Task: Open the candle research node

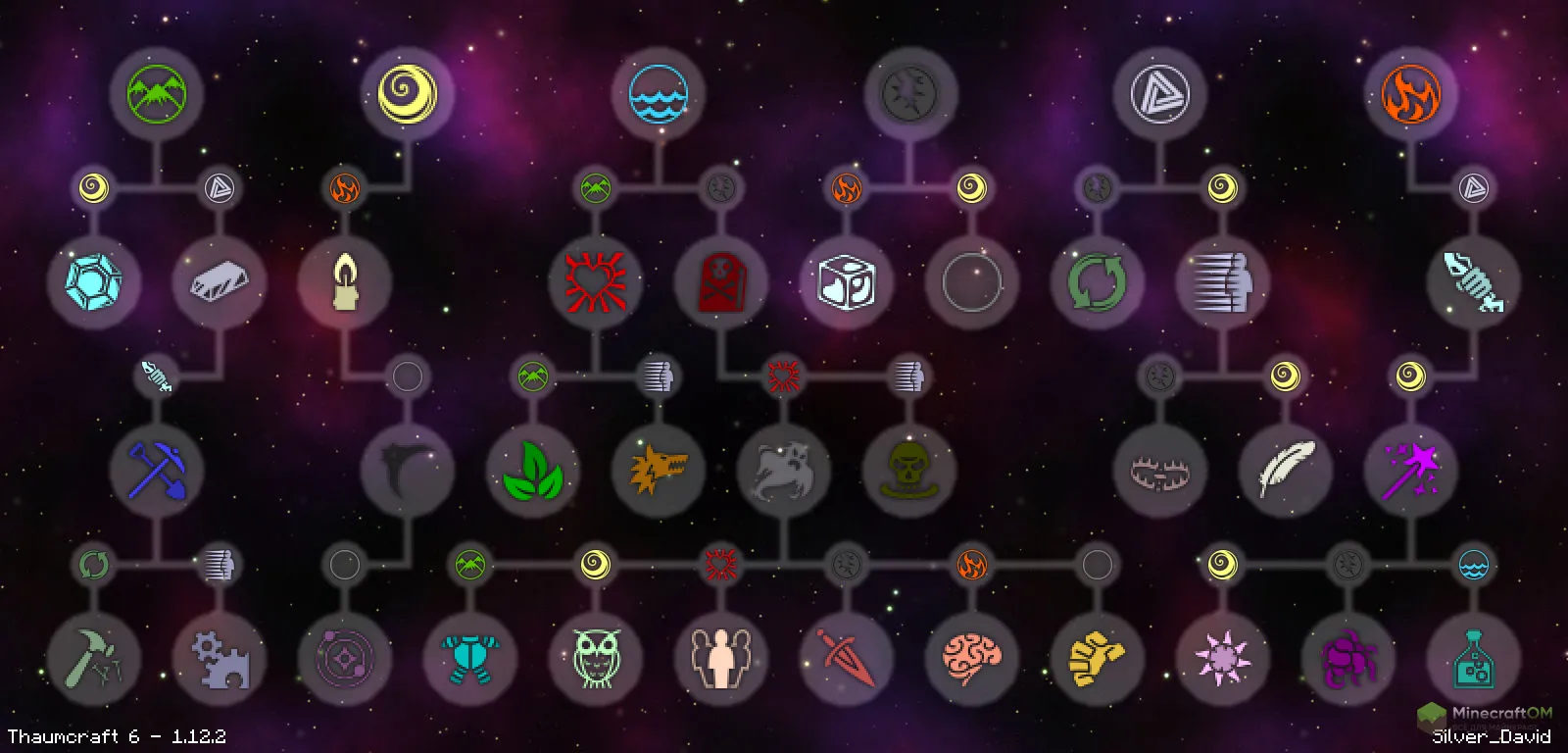Action: (345, 282)
